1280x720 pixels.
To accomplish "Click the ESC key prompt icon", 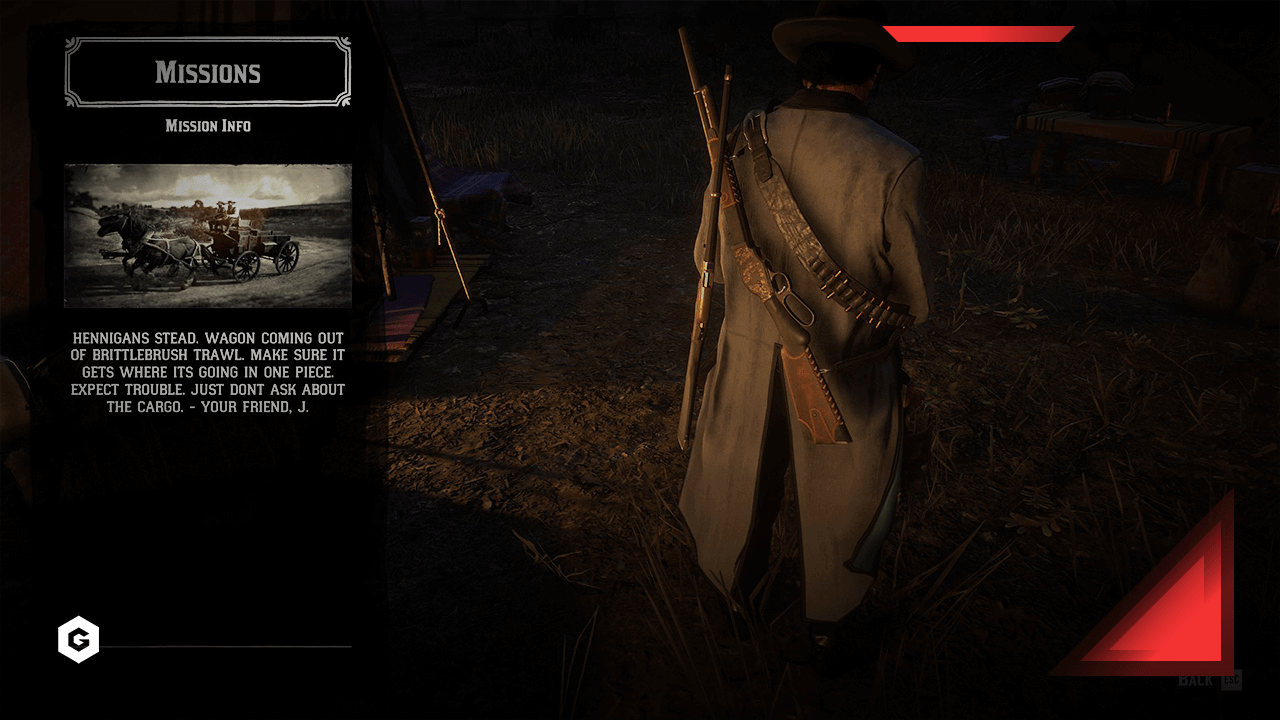I will tap(1230, 680).
